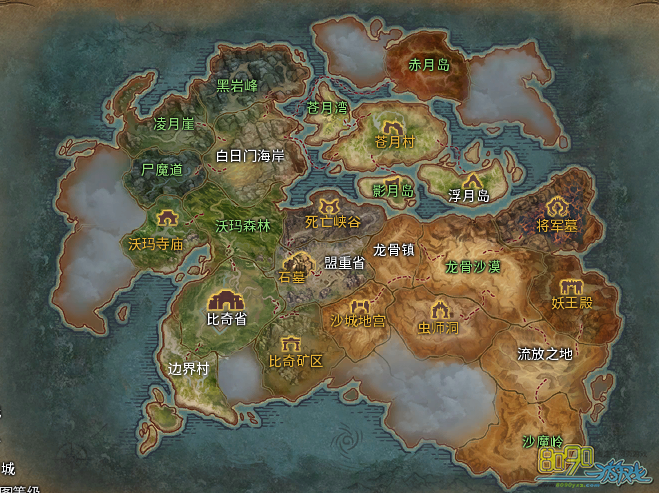Select the 龙骨沙漠 desert label
The image size is (659, 493).
click(x=472, y=267)
